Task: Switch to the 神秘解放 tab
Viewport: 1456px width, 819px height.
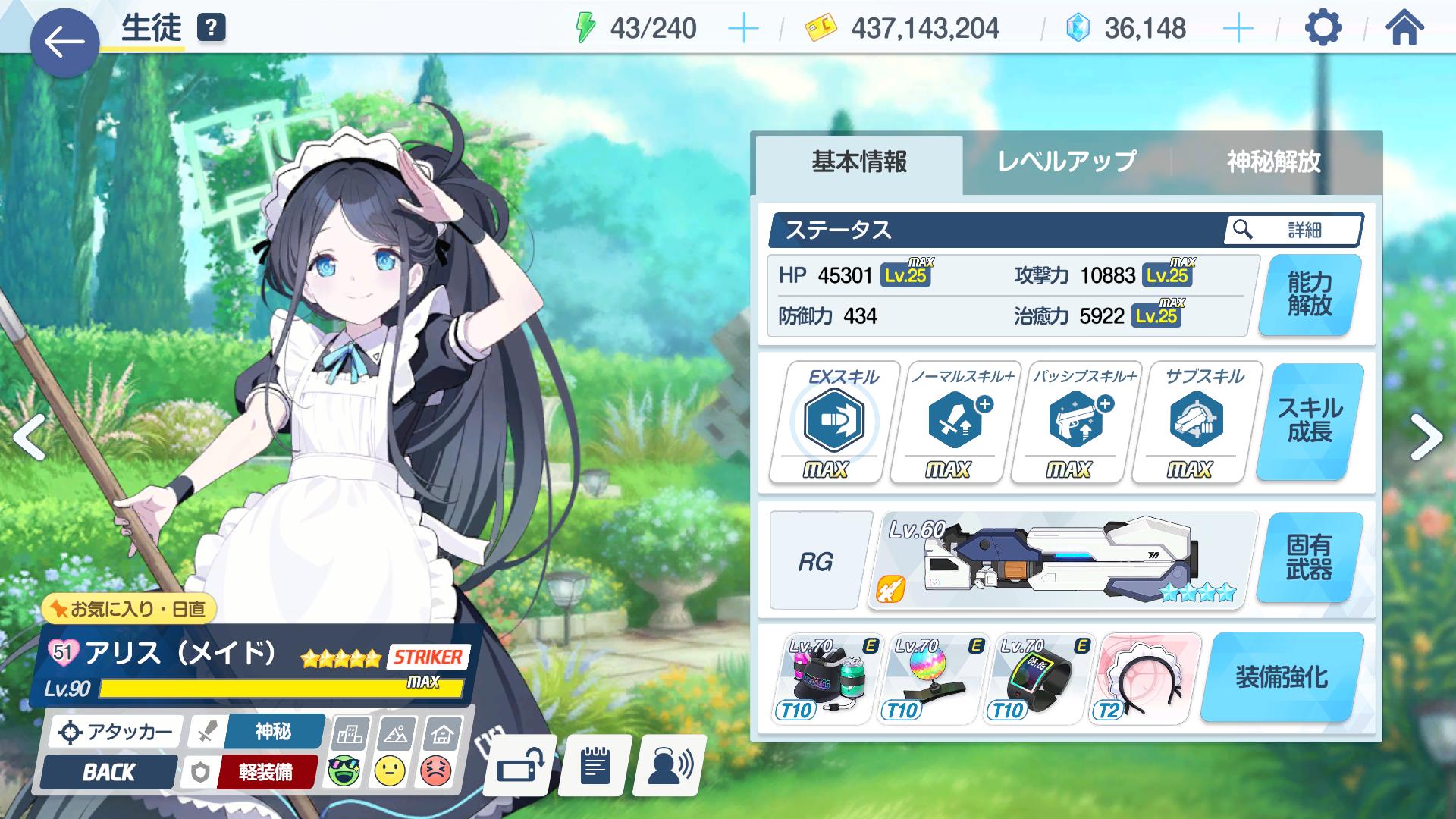Action: 1273,162
